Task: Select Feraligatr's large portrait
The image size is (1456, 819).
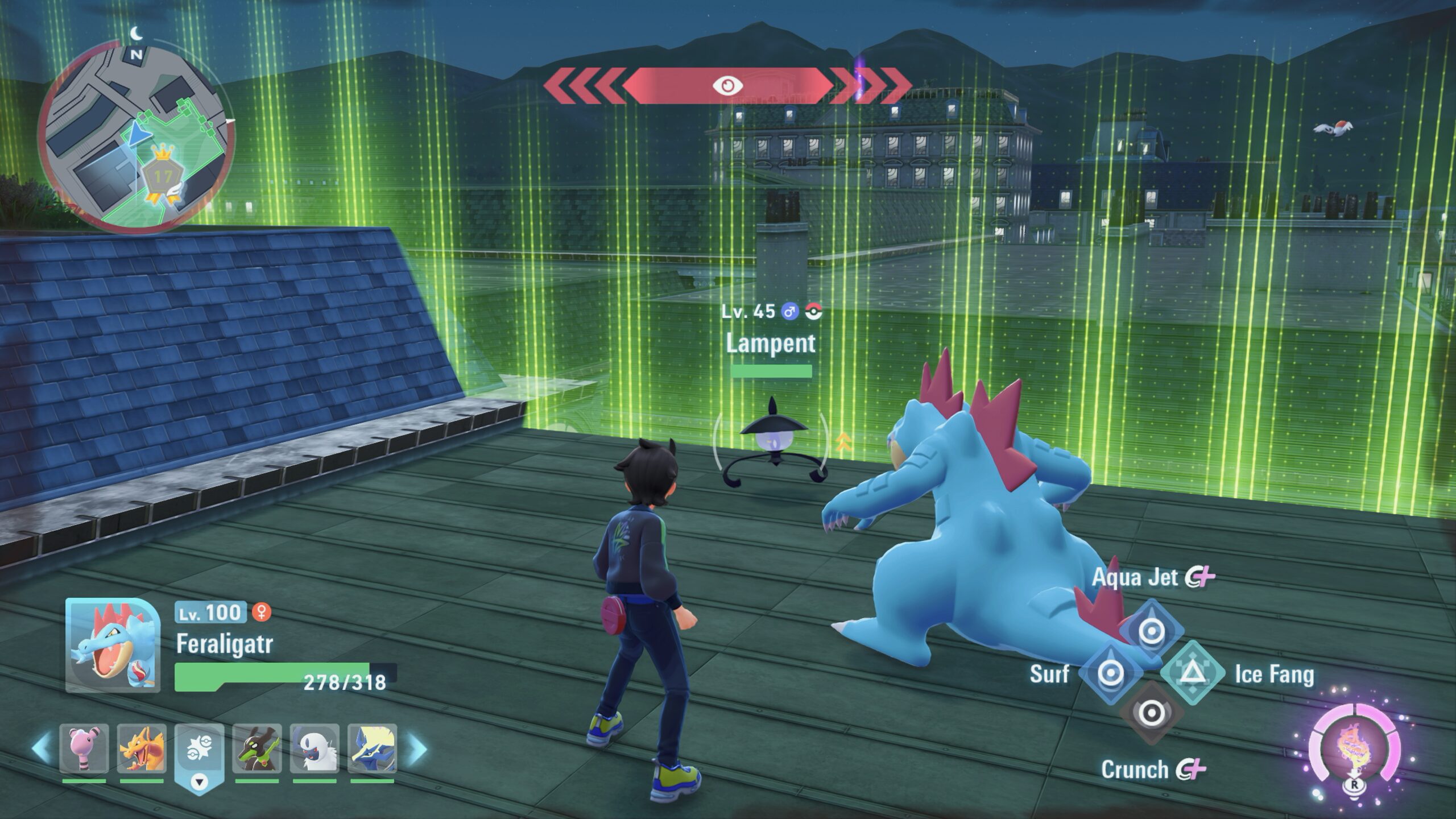Action: (112, 645)
